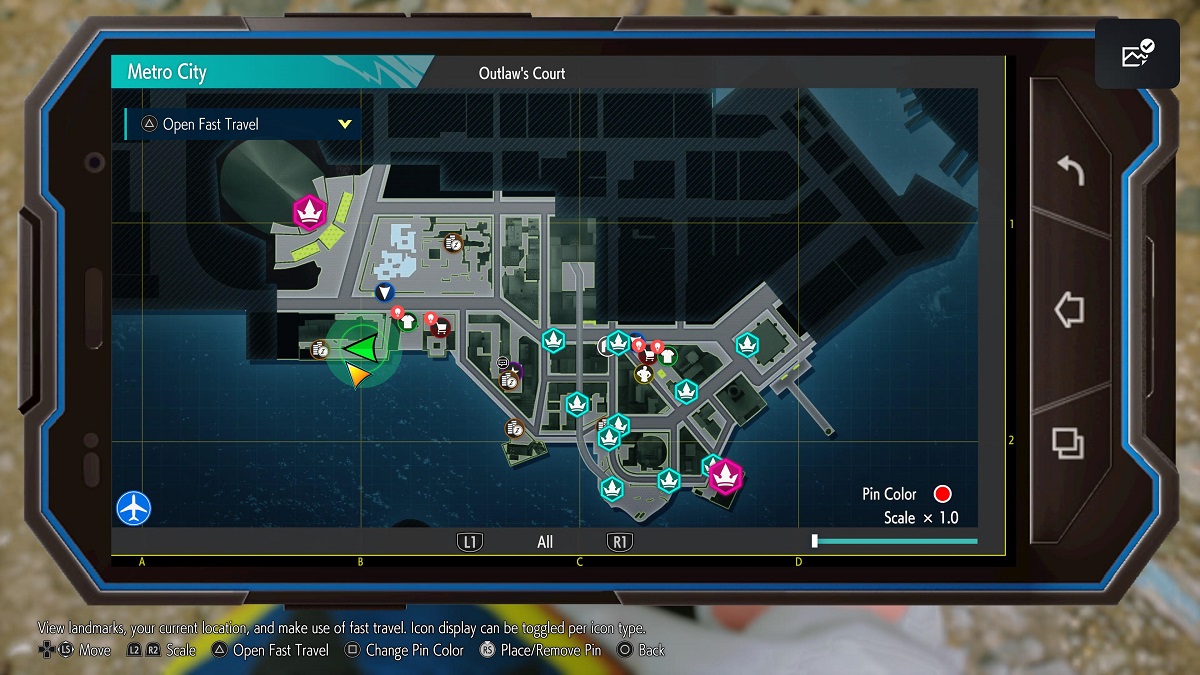Screen dimensions: 1200x675
Task: Select the blue downward-arrow map marker
Action: click(384, 293)
